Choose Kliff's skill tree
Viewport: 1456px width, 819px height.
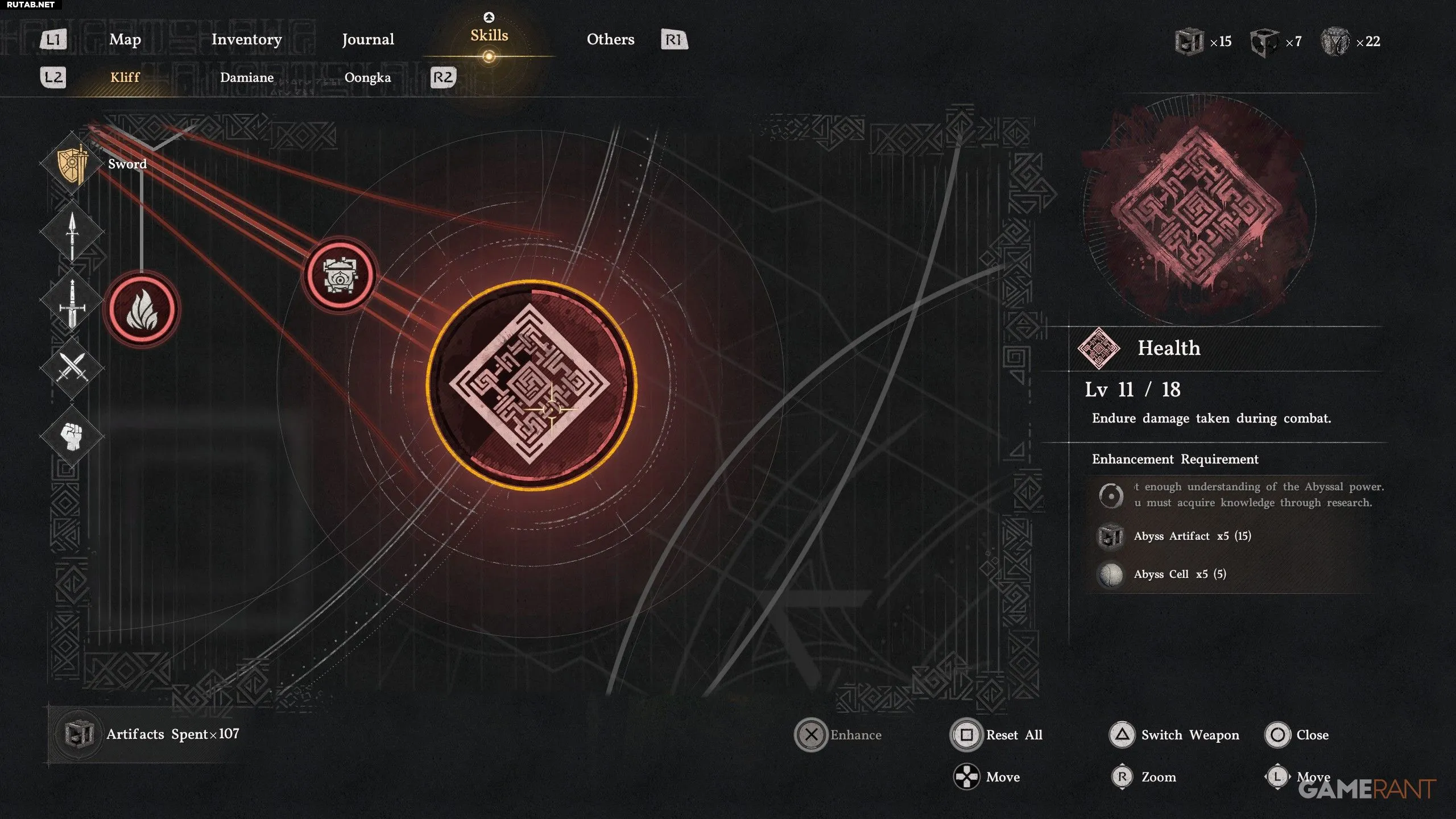pyautogui.click(x=125, y=77)
